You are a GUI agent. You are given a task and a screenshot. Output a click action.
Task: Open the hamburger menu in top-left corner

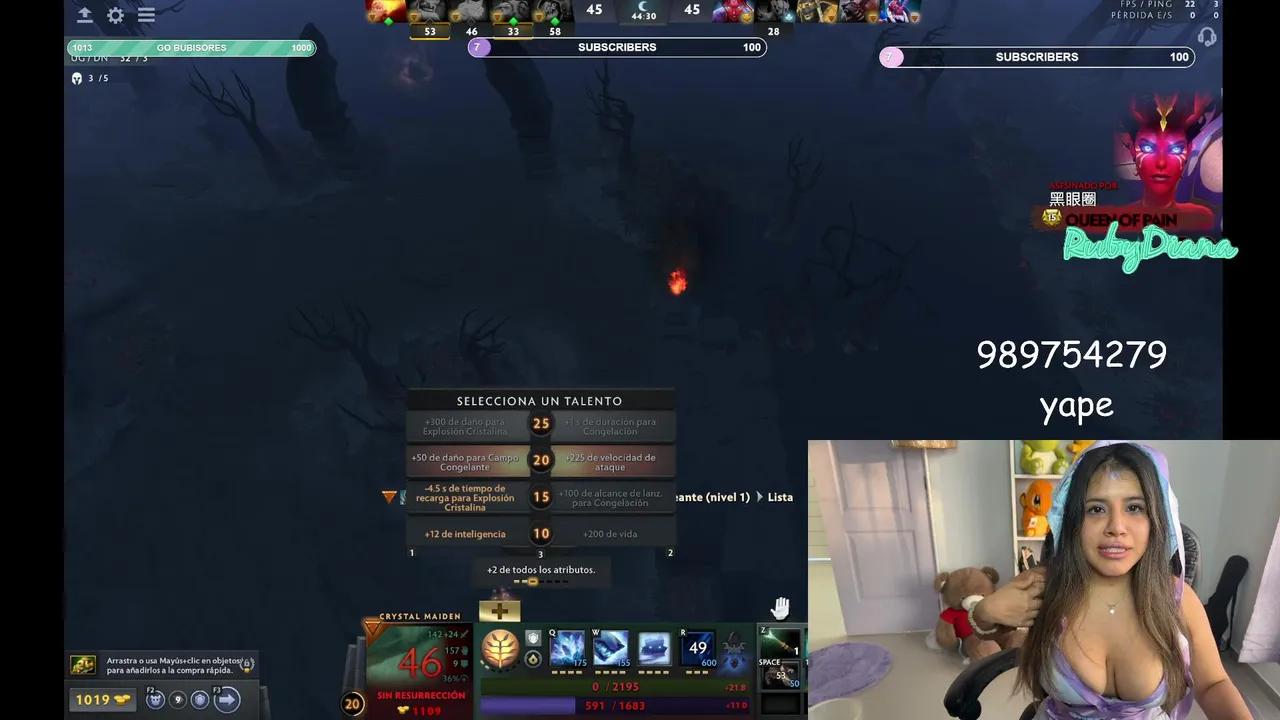[146, 15]
